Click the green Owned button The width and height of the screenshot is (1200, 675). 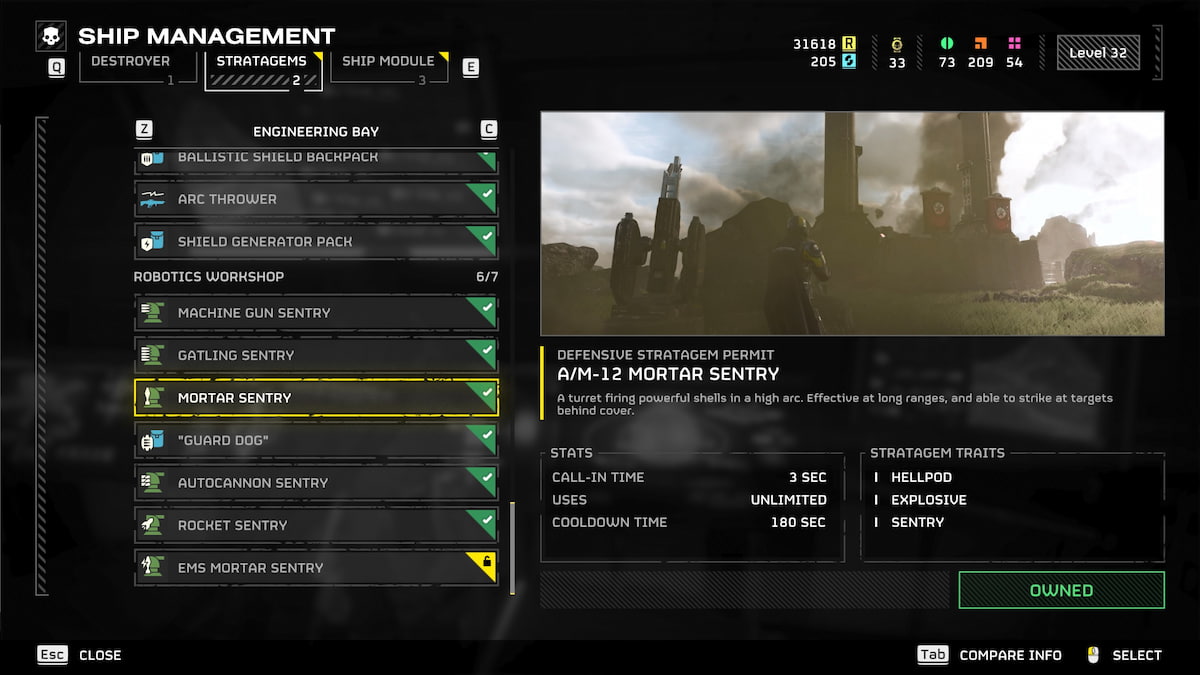[x=1061, y=590]
